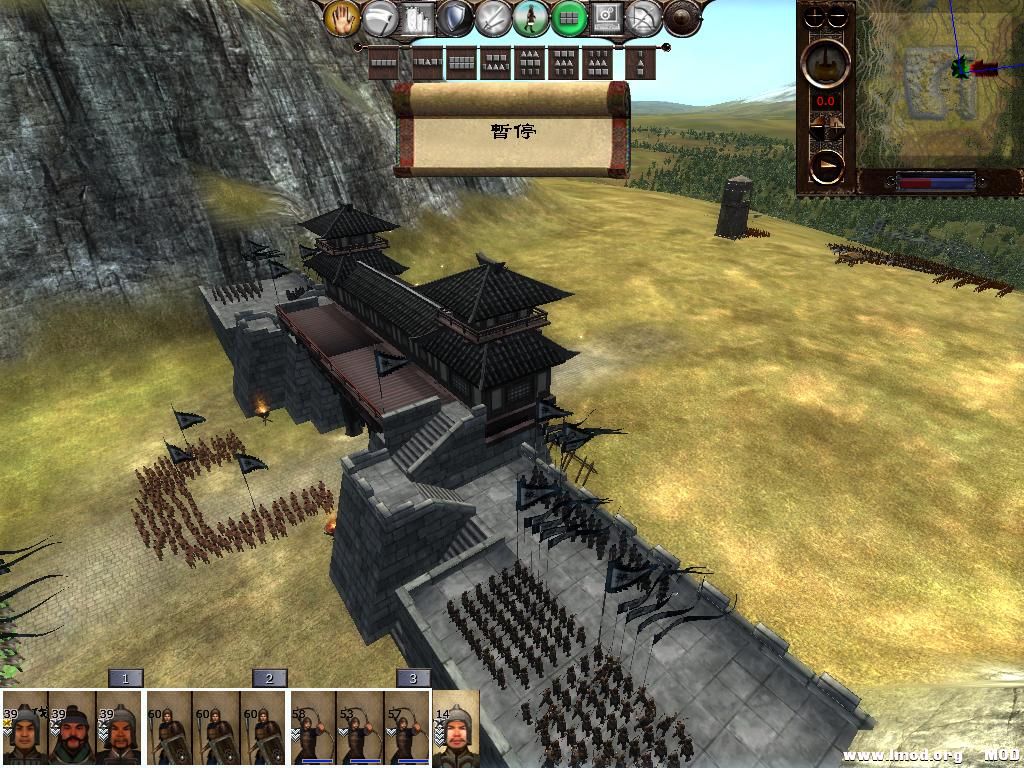Image resolution: width=1024 pixels, height=768 pixels.
Task: Zoom out the minimap with minus button
Action: 838,17
